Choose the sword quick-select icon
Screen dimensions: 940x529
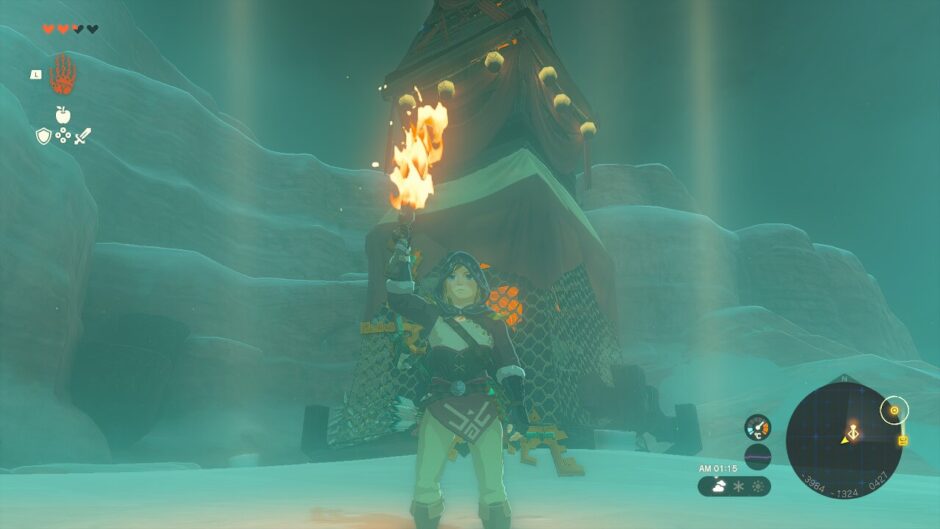83,135
